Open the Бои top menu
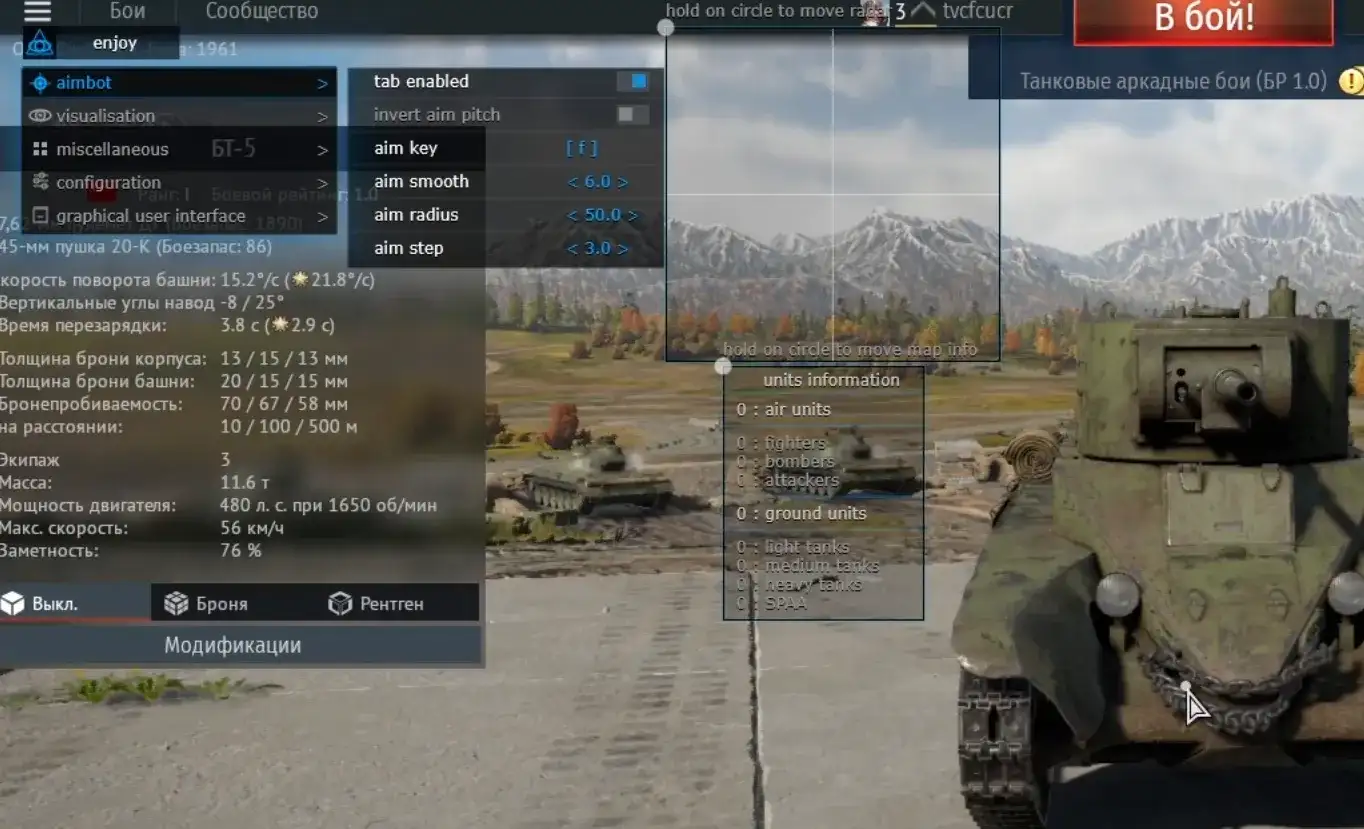This screenshot has height=829, width=1364. click(127, 12)
